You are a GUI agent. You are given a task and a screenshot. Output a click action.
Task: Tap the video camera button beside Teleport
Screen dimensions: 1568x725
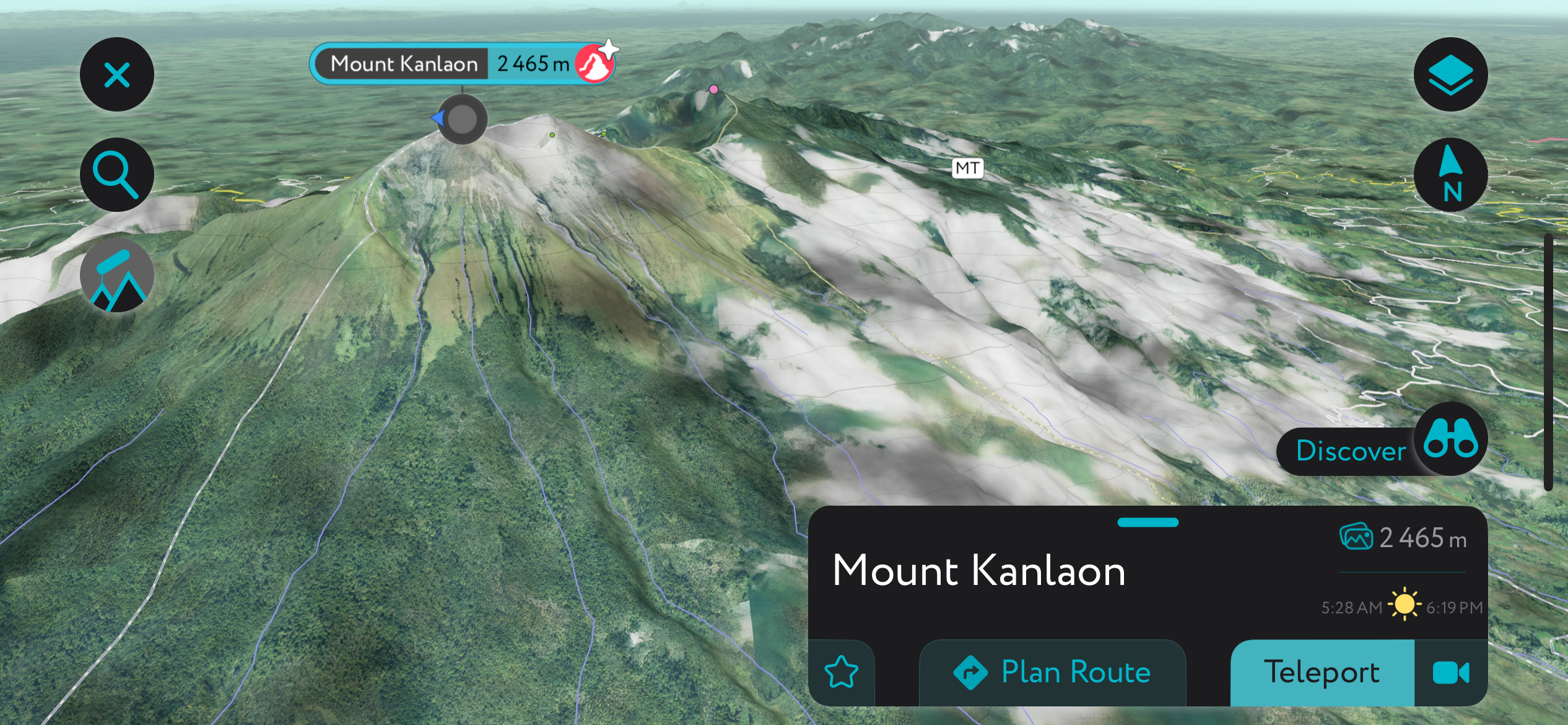click(x=1450, y=672)
